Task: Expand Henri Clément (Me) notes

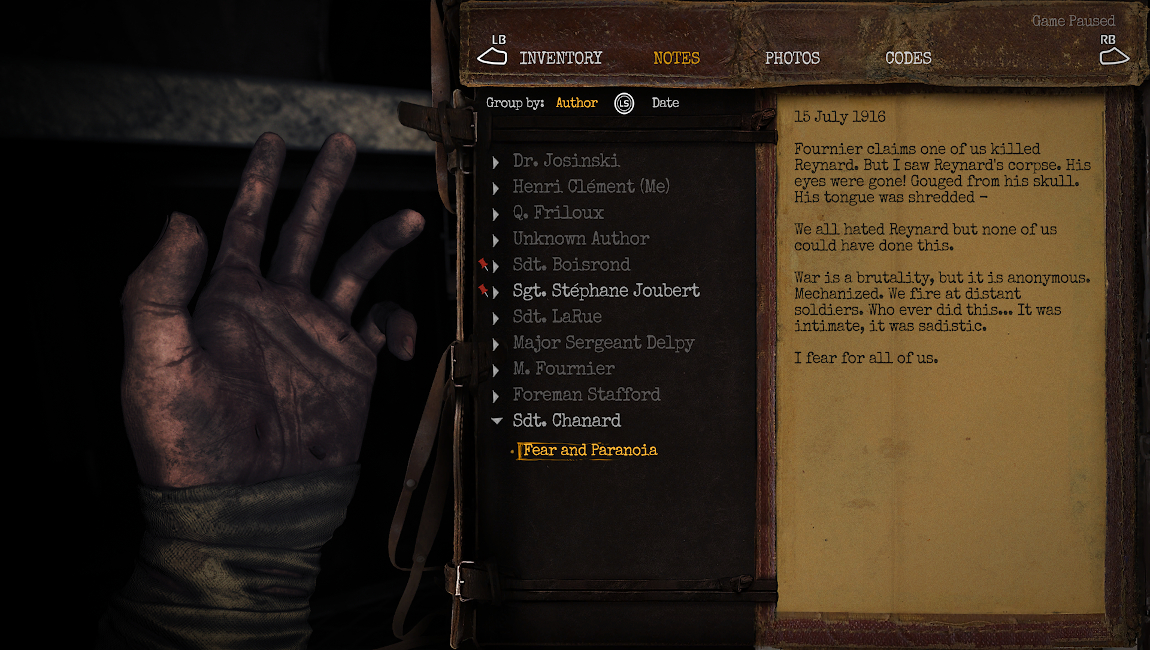Action: 591,187
